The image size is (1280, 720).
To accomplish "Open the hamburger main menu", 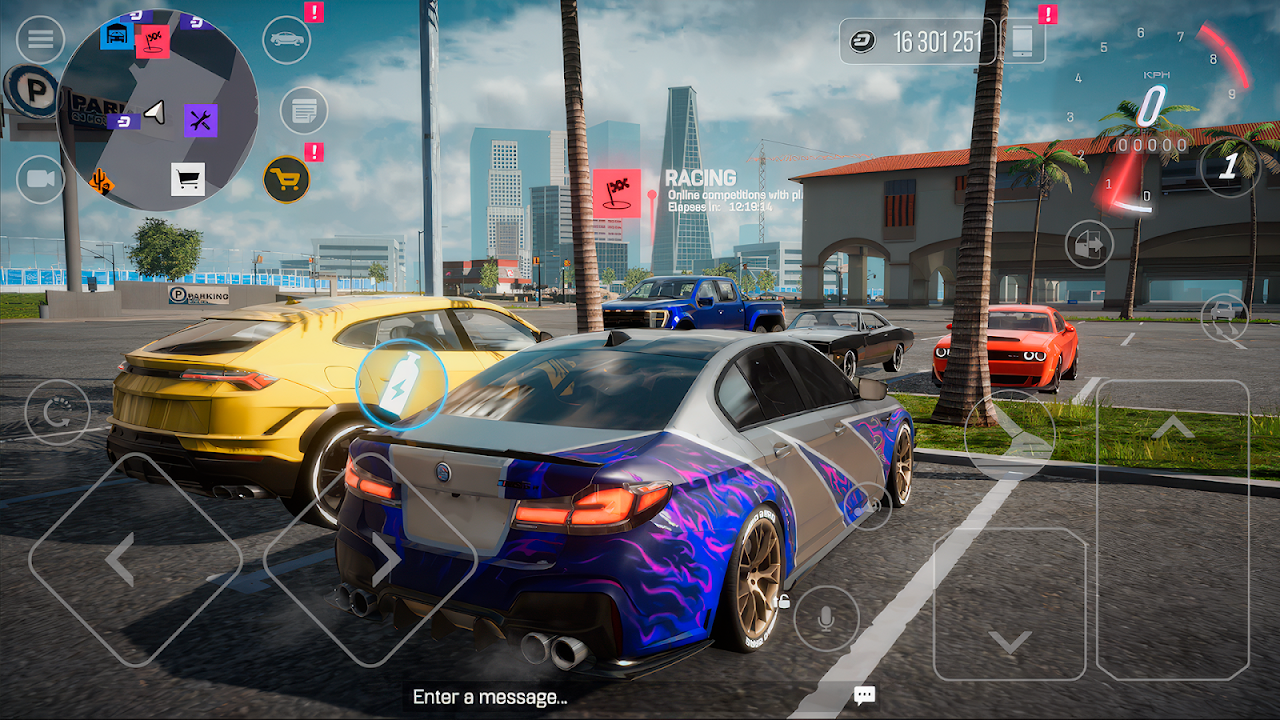I will 40,40.
